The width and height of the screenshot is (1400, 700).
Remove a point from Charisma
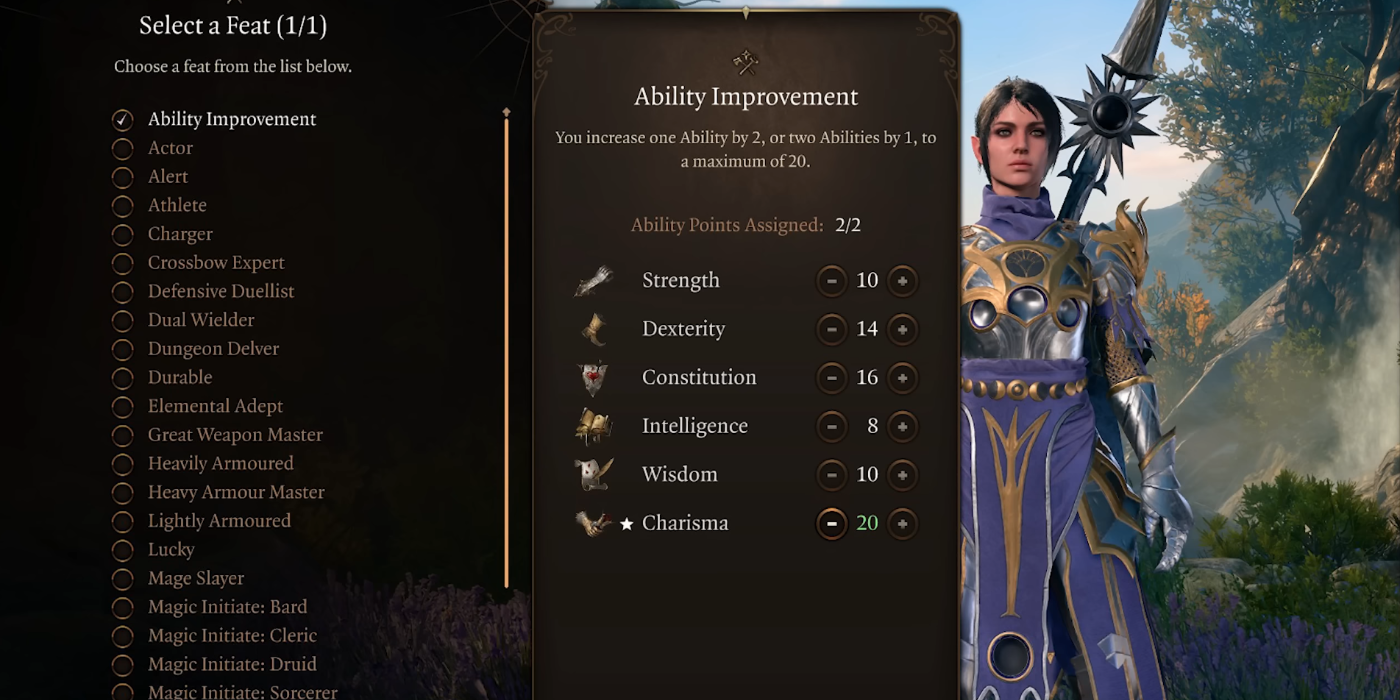coord(831,523)
